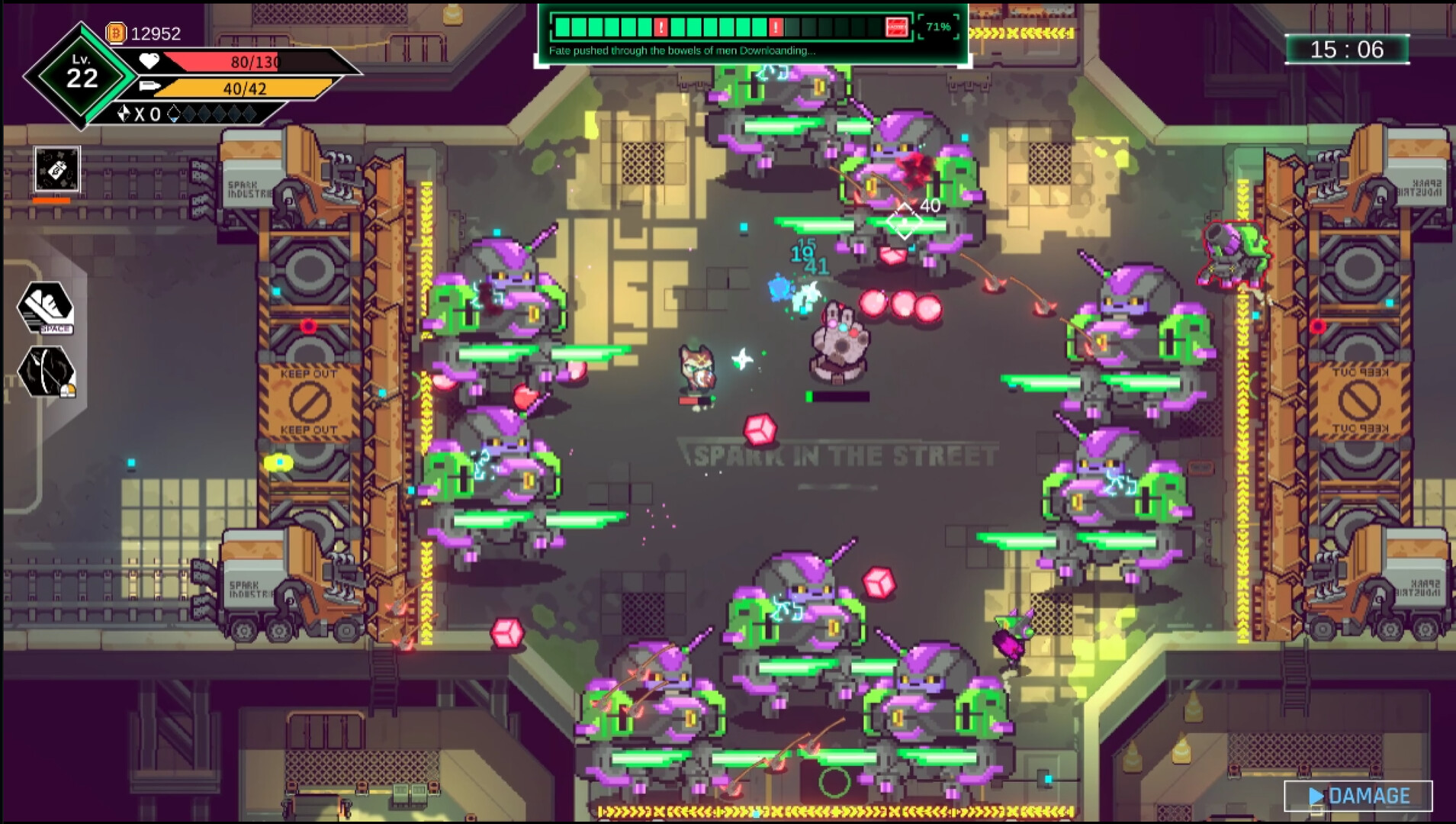This screenshot has width=1456, height=824.
Task: Select the coin icon beside the 12952 counter
Action: tap(115, 32)
